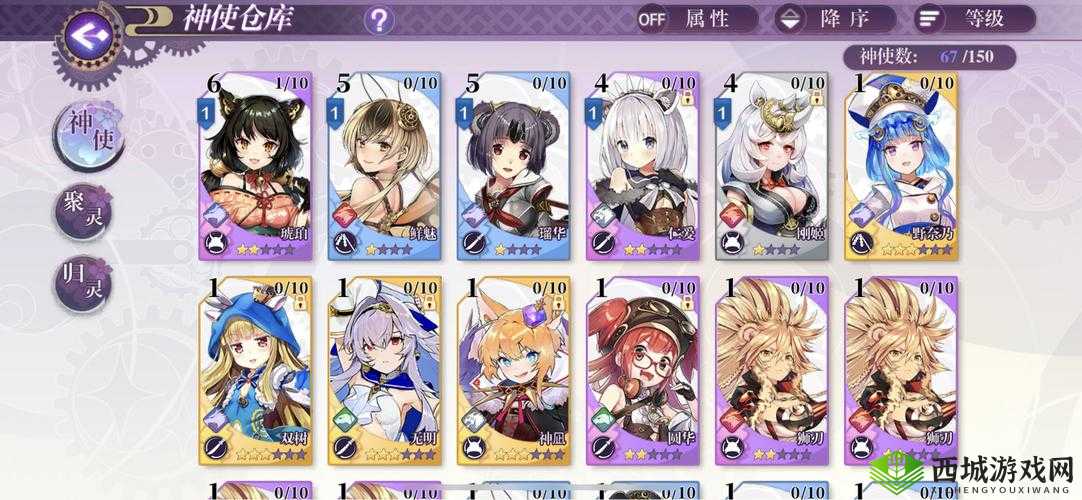This screenshot has height=500, width=1082.
Task: Select the 野奈乃 blue-haired card
Action: pyautogui.click(x=902, y=167)
